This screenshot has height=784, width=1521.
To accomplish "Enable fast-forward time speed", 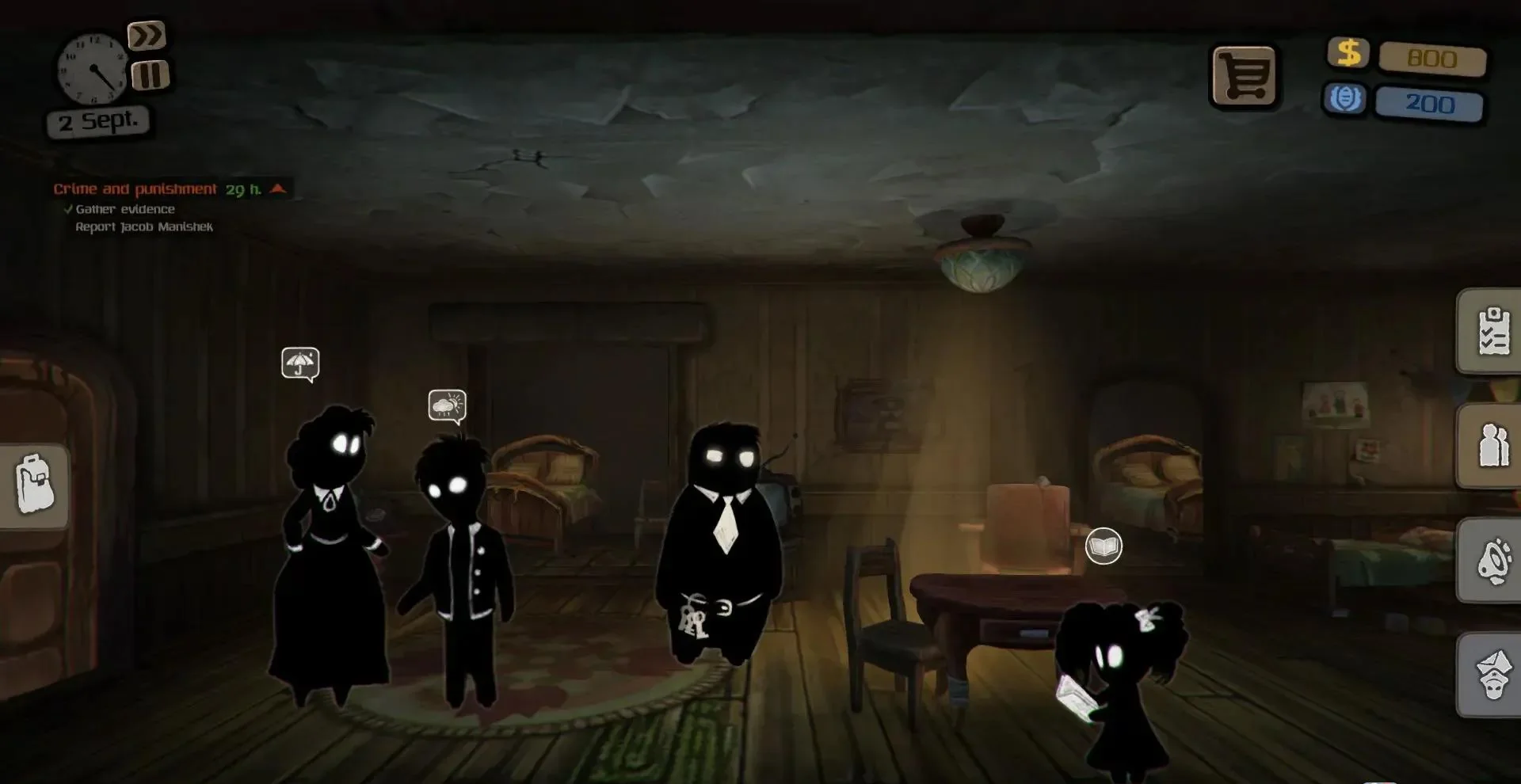I will (x=147, y=35).
